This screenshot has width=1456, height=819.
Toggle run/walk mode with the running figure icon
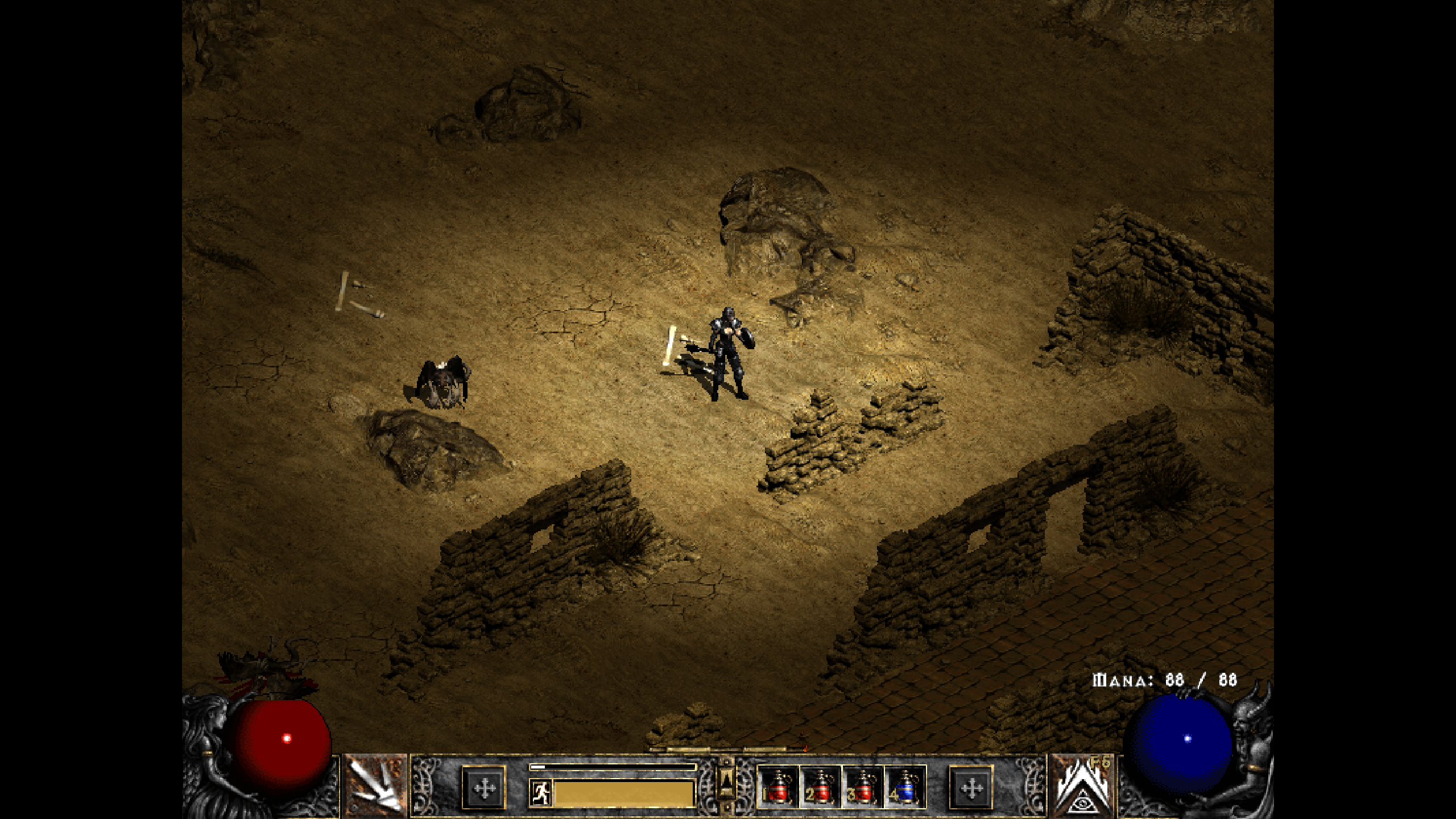541,793
